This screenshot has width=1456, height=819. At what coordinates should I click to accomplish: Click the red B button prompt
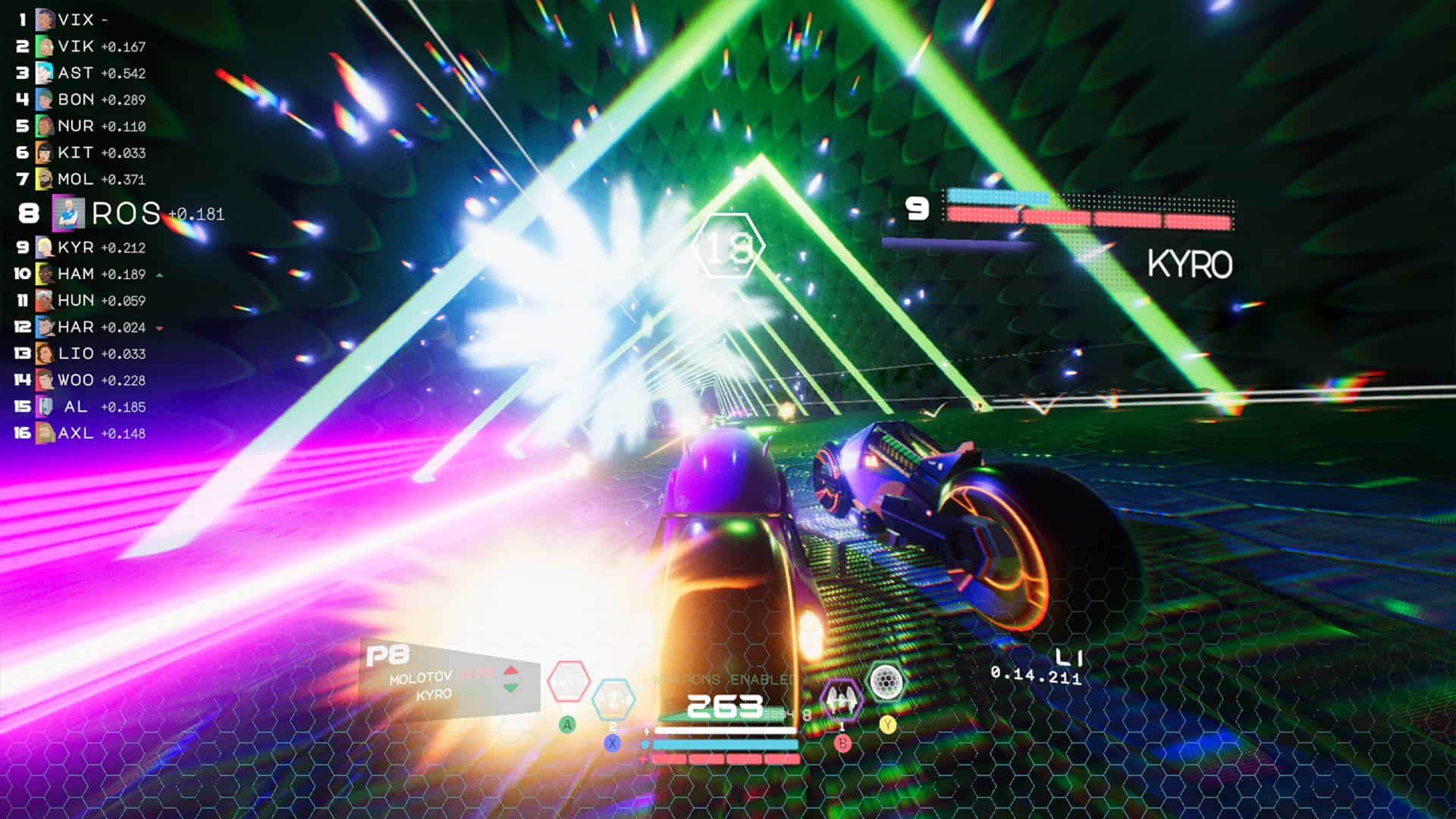pyautogui.click(x=843, y=743)
